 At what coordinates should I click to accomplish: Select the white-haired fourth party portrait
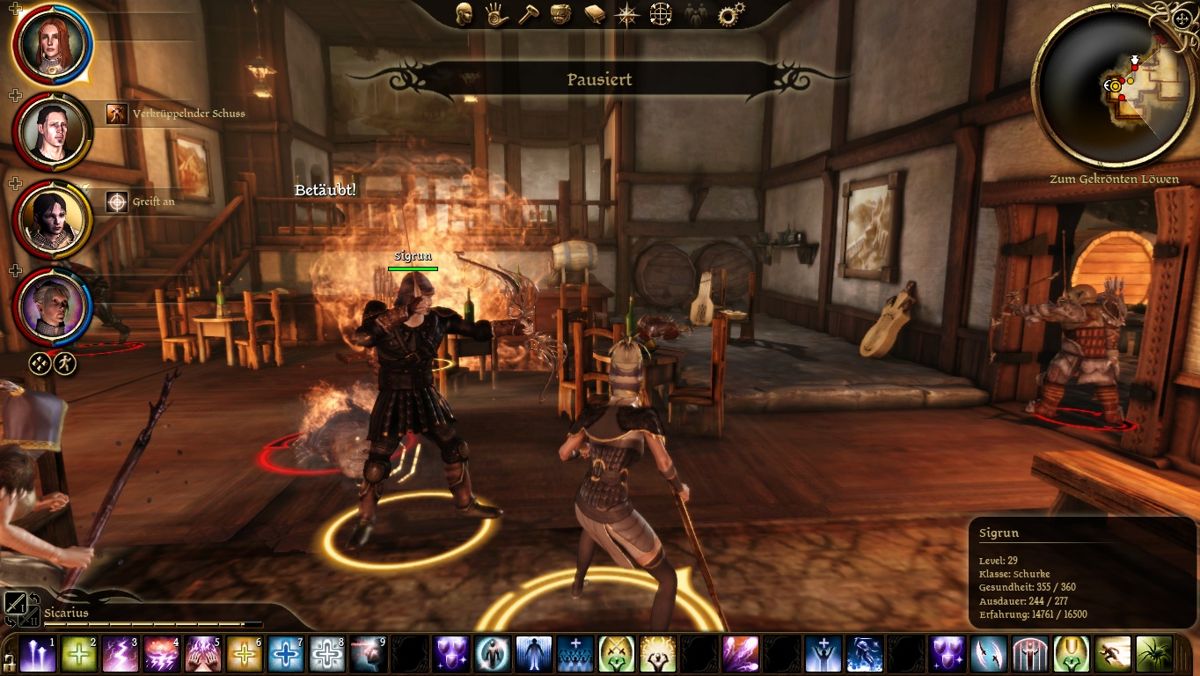52,304
